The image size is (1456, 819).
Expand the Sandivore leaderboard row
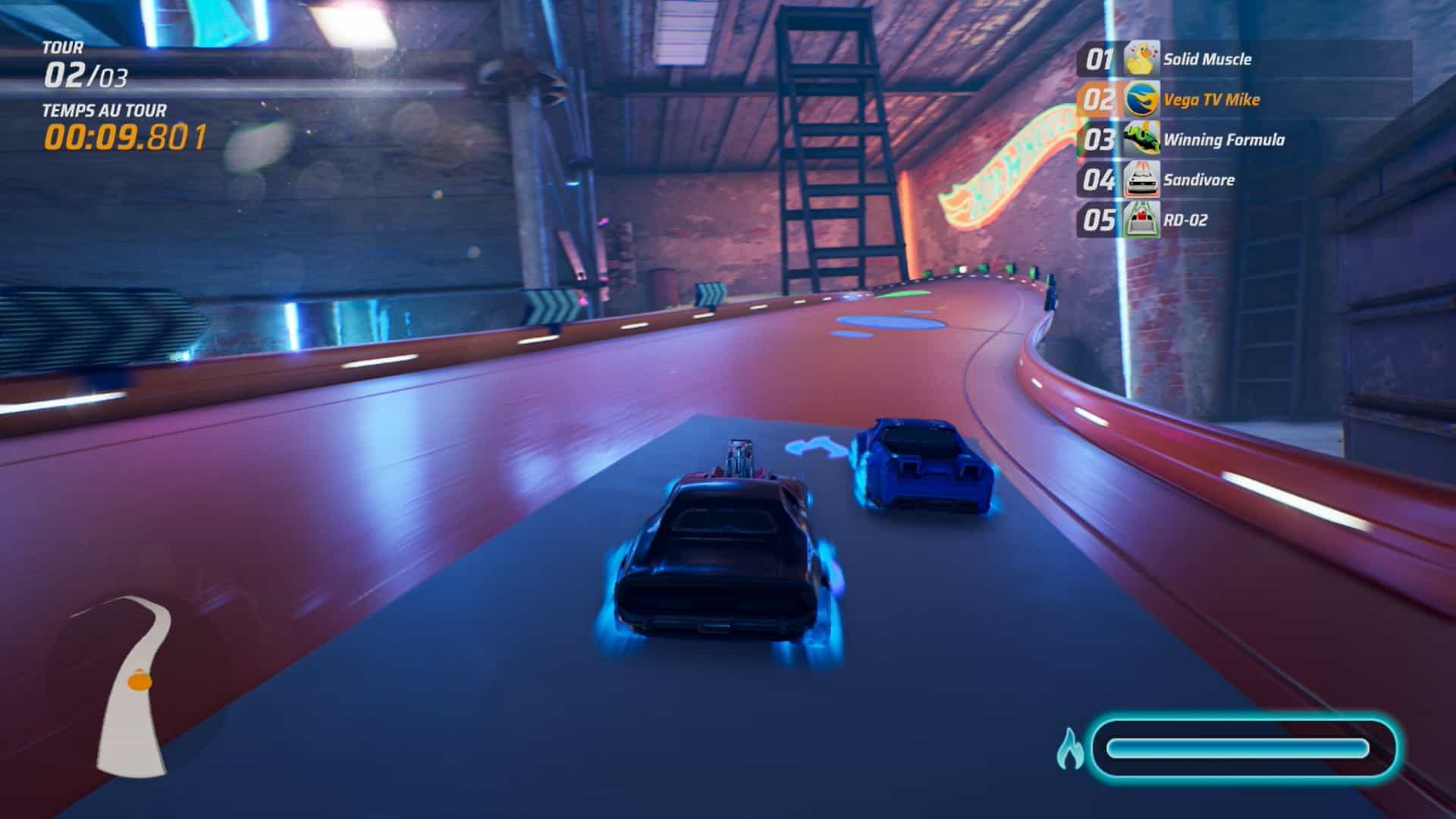pos(1206,180)
